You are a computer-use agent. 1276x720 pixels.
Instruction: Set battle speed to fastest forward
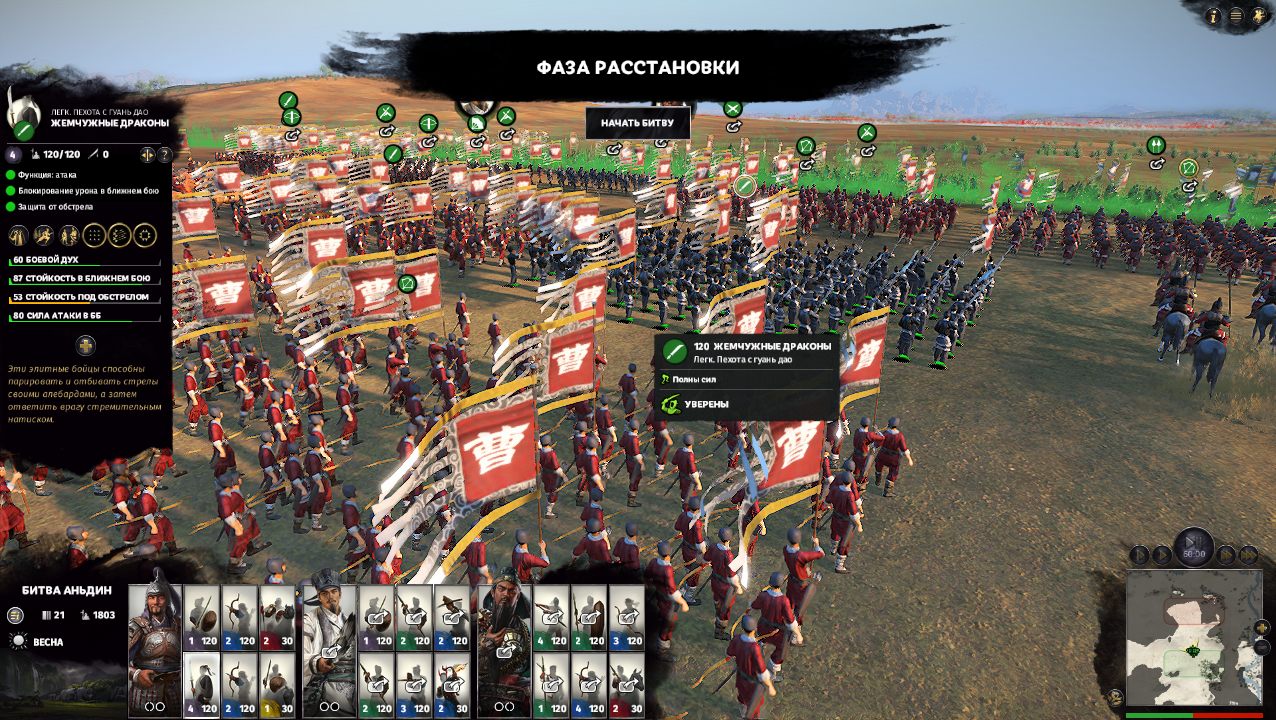coord(1249,554)
